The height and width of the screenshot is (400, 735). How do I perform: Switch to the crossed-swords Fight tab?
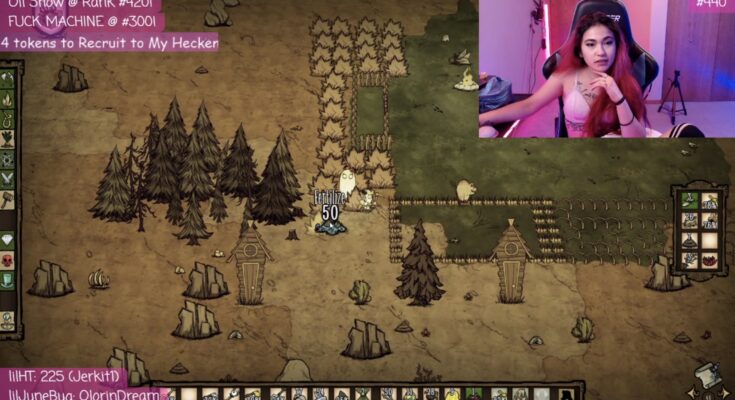pos(8,179)
